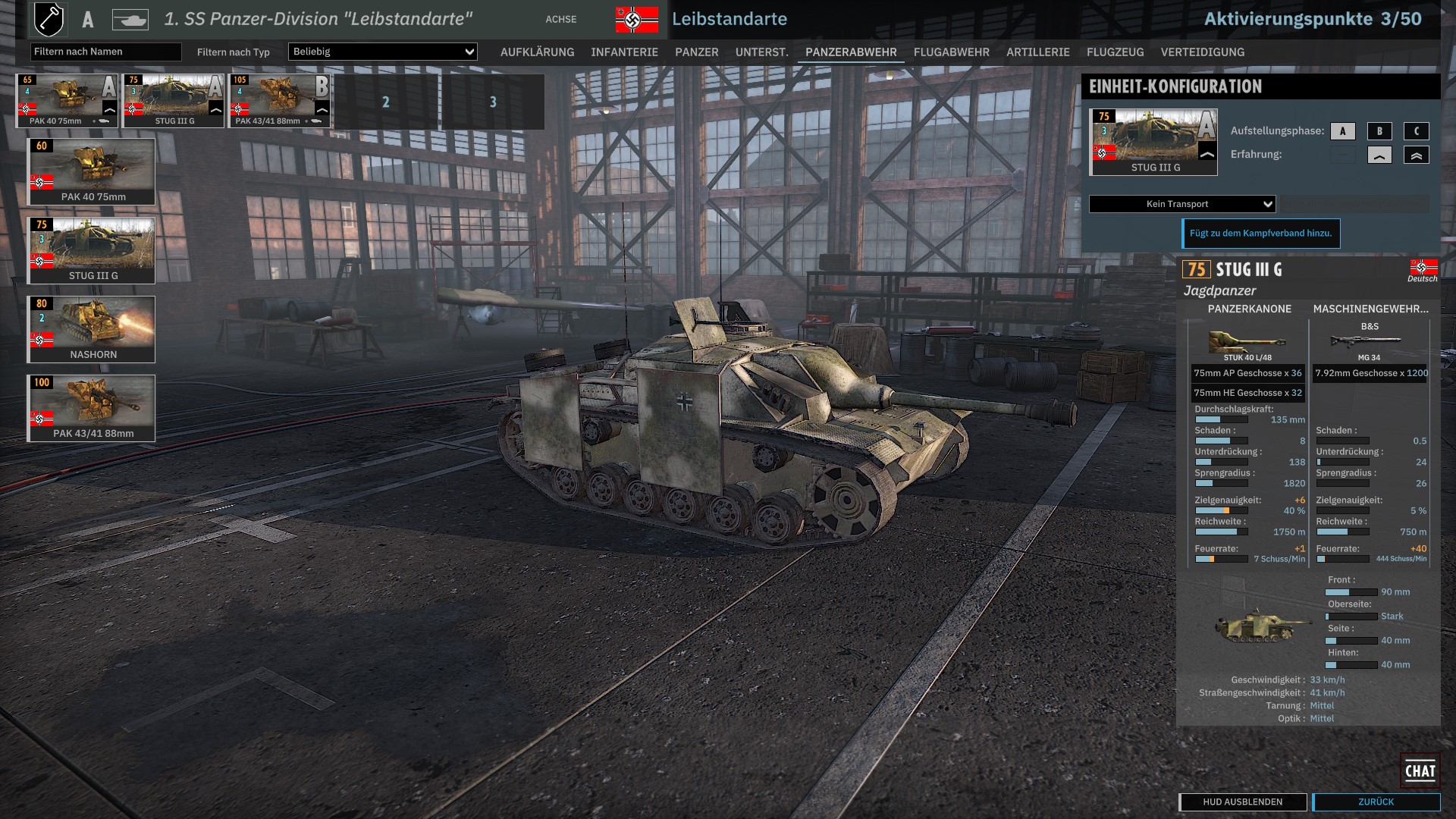1456x819 pixels.
Task: Switch to the AUFKLÄRUNG tab
Action: point(537,52)
